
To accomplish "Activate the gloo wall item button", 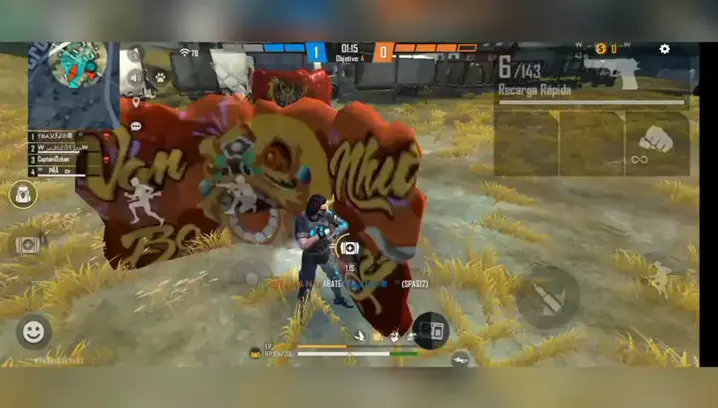I will [x=431, y=328].
